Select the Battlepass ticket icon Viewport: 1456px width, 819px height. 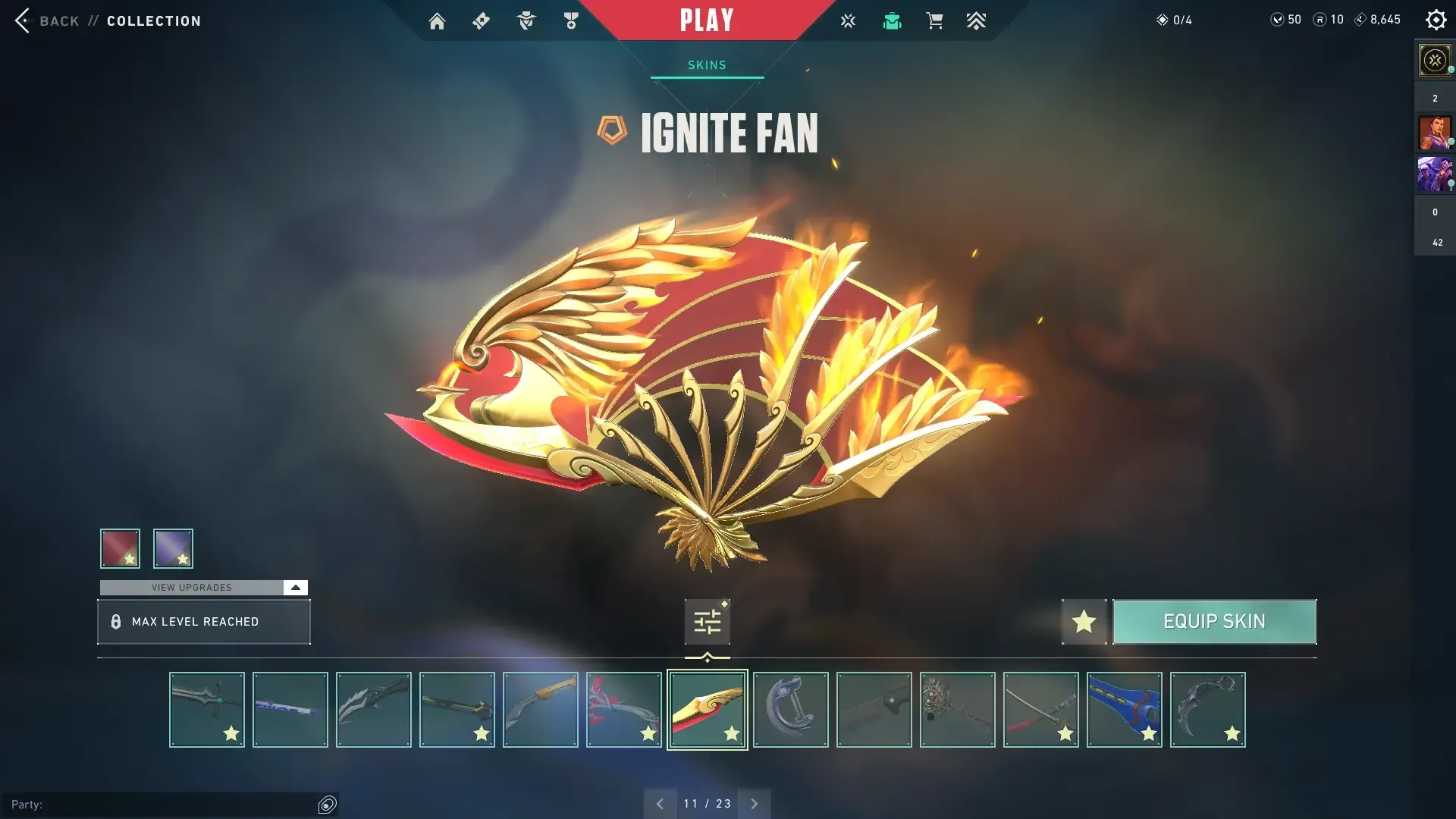click(481, 20)
